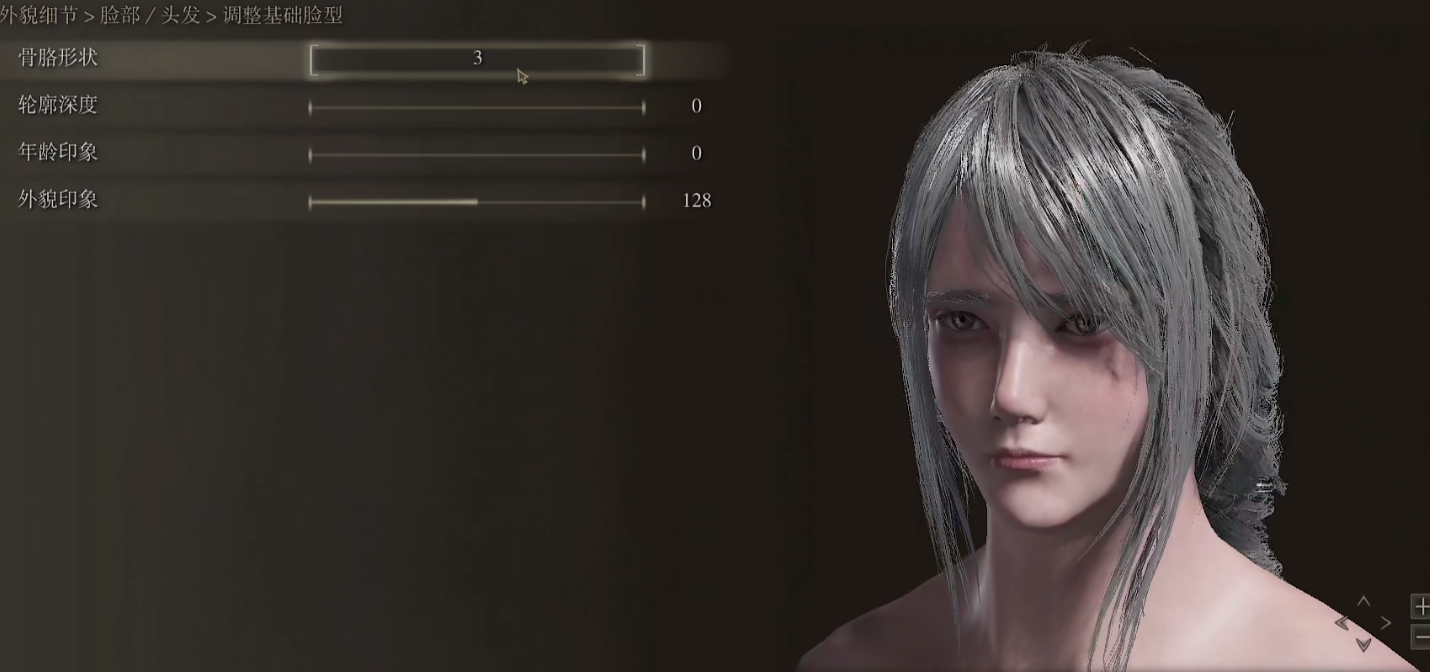Set the 外貌印象 slider
This screenshot has width=1430, height=672.
coord(477,201)
